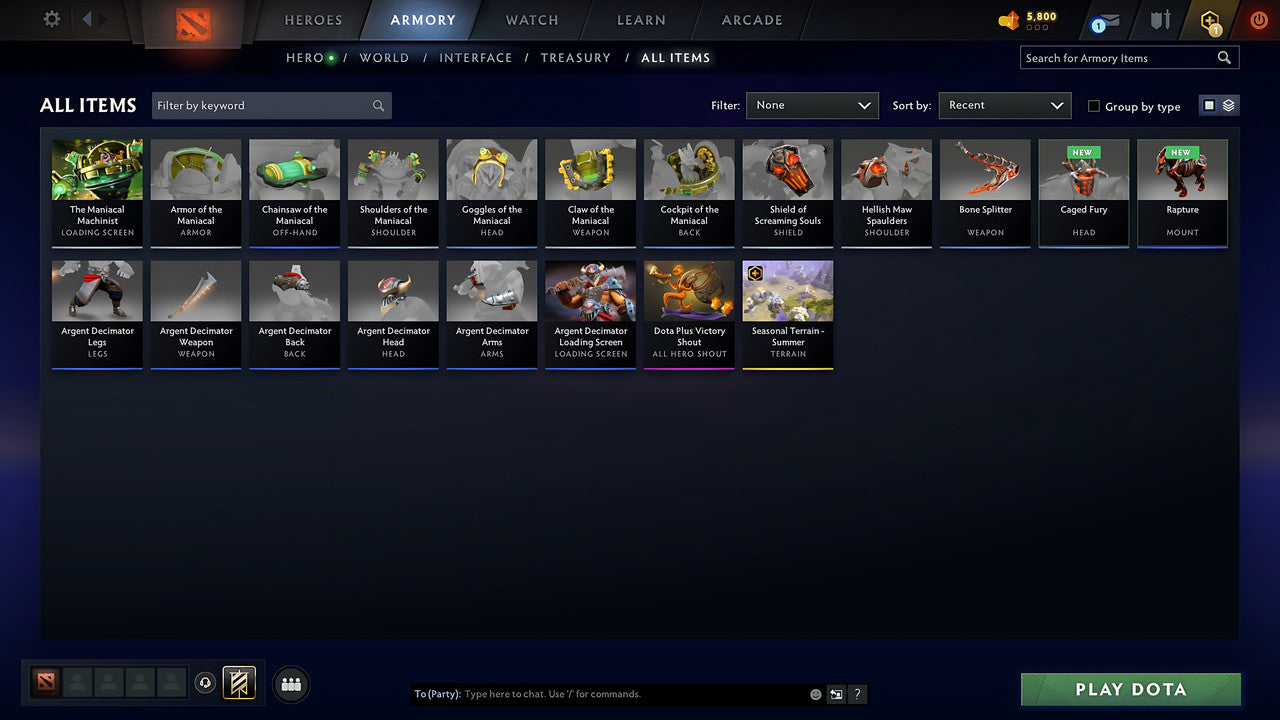This screenshot has height=720, width=1280.
Task: Click the armory shield and sword icon
Action: pos(1160,20)
